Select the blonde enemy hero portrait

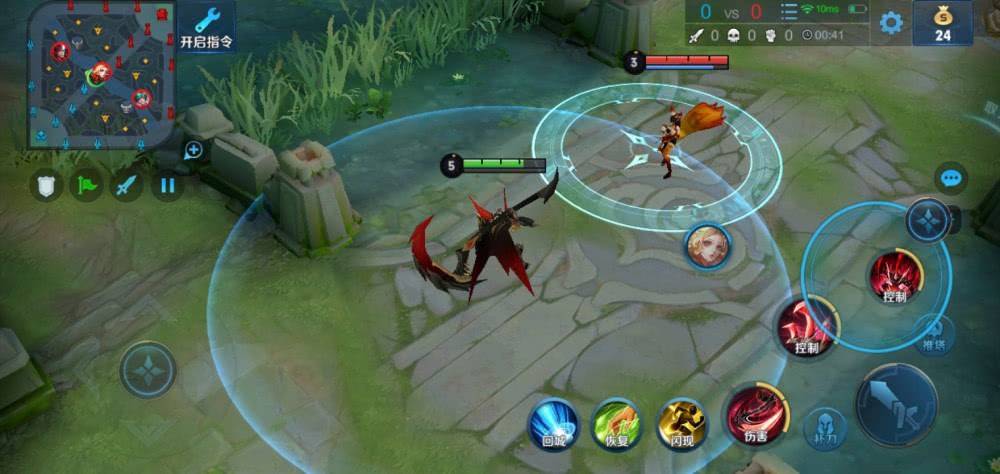708,246
